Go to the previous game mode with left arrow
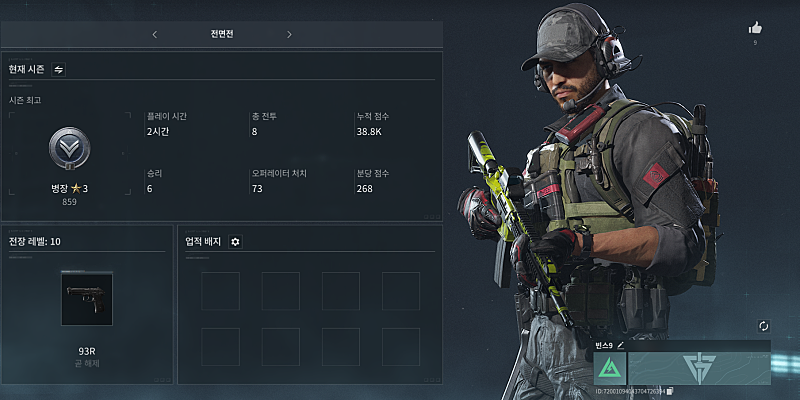The width and height of the screenshot is (800, 400). click(x=154, y=35)
